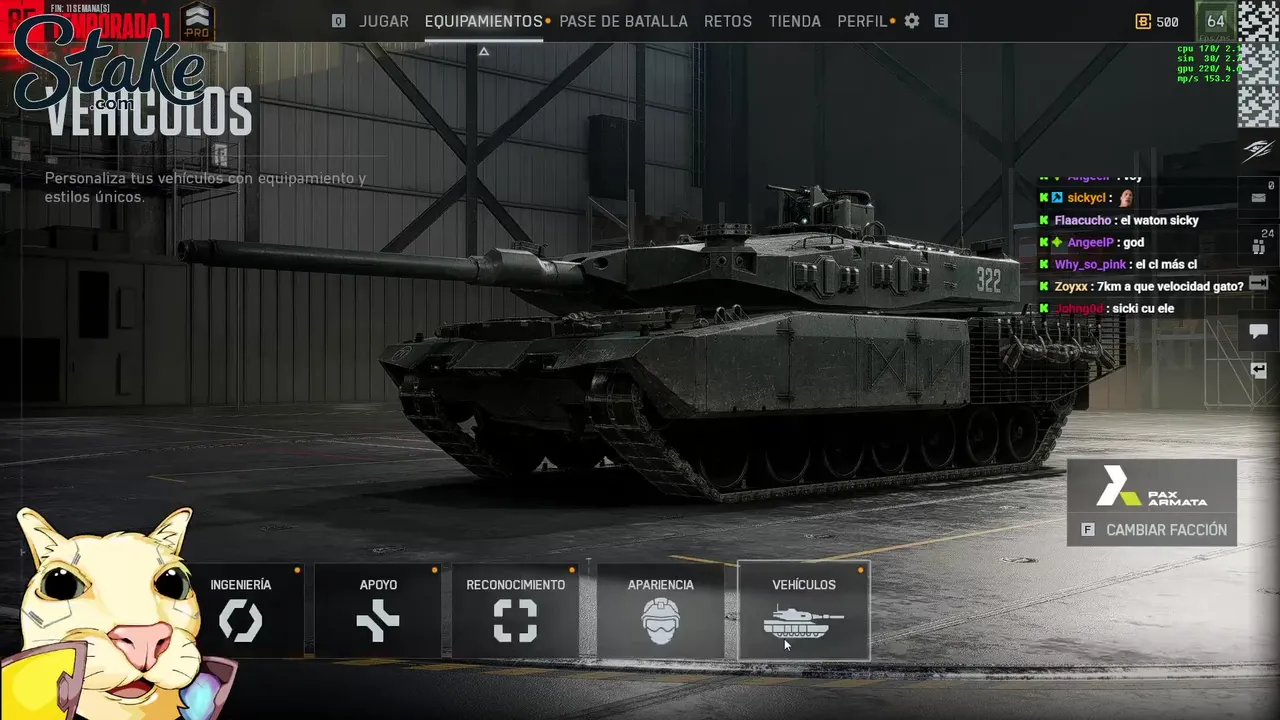The width and height of the screenshot is (1280, 720).
Task: Open the APARIENCIA customization tile
Action: 660,610
